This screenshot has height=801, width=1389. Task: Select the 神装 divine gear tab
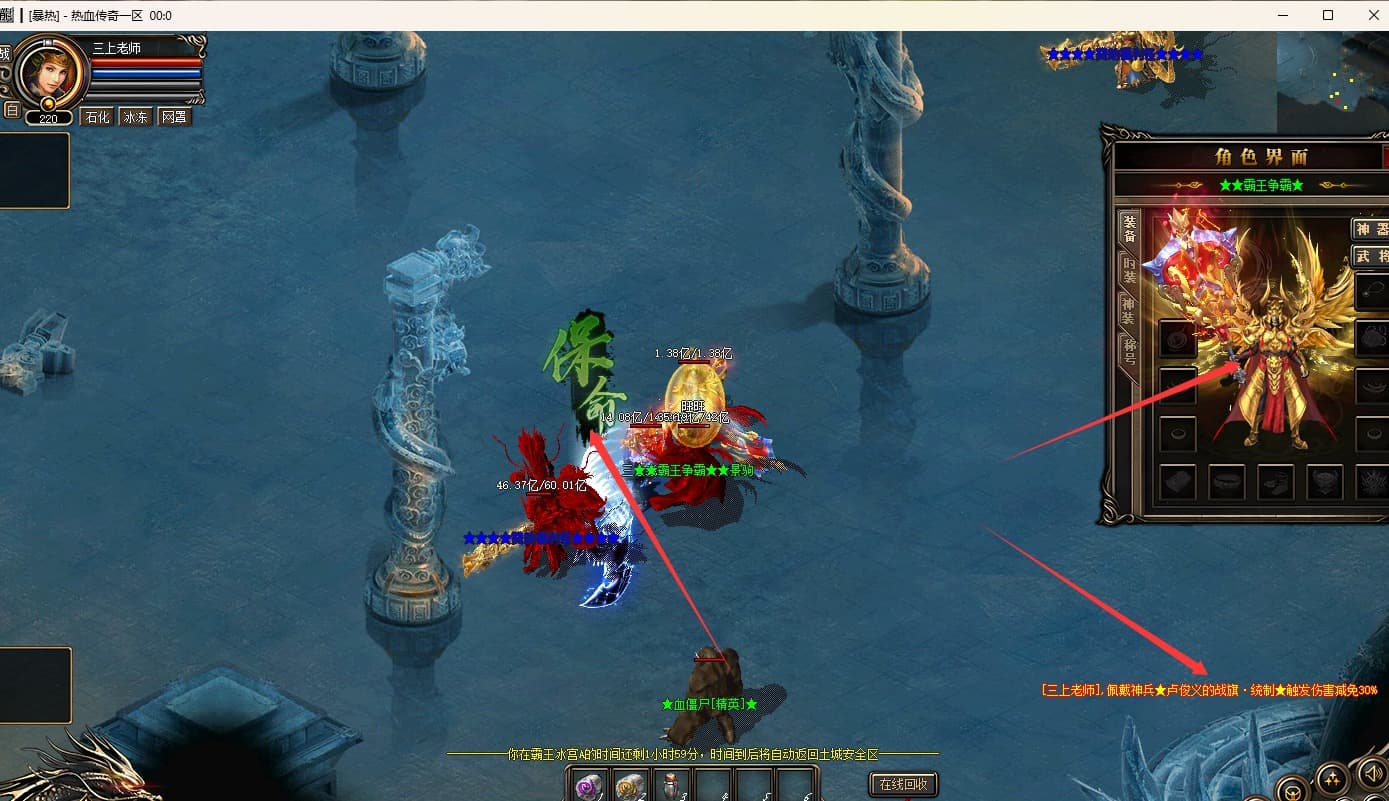click(x=1129, y=312)
